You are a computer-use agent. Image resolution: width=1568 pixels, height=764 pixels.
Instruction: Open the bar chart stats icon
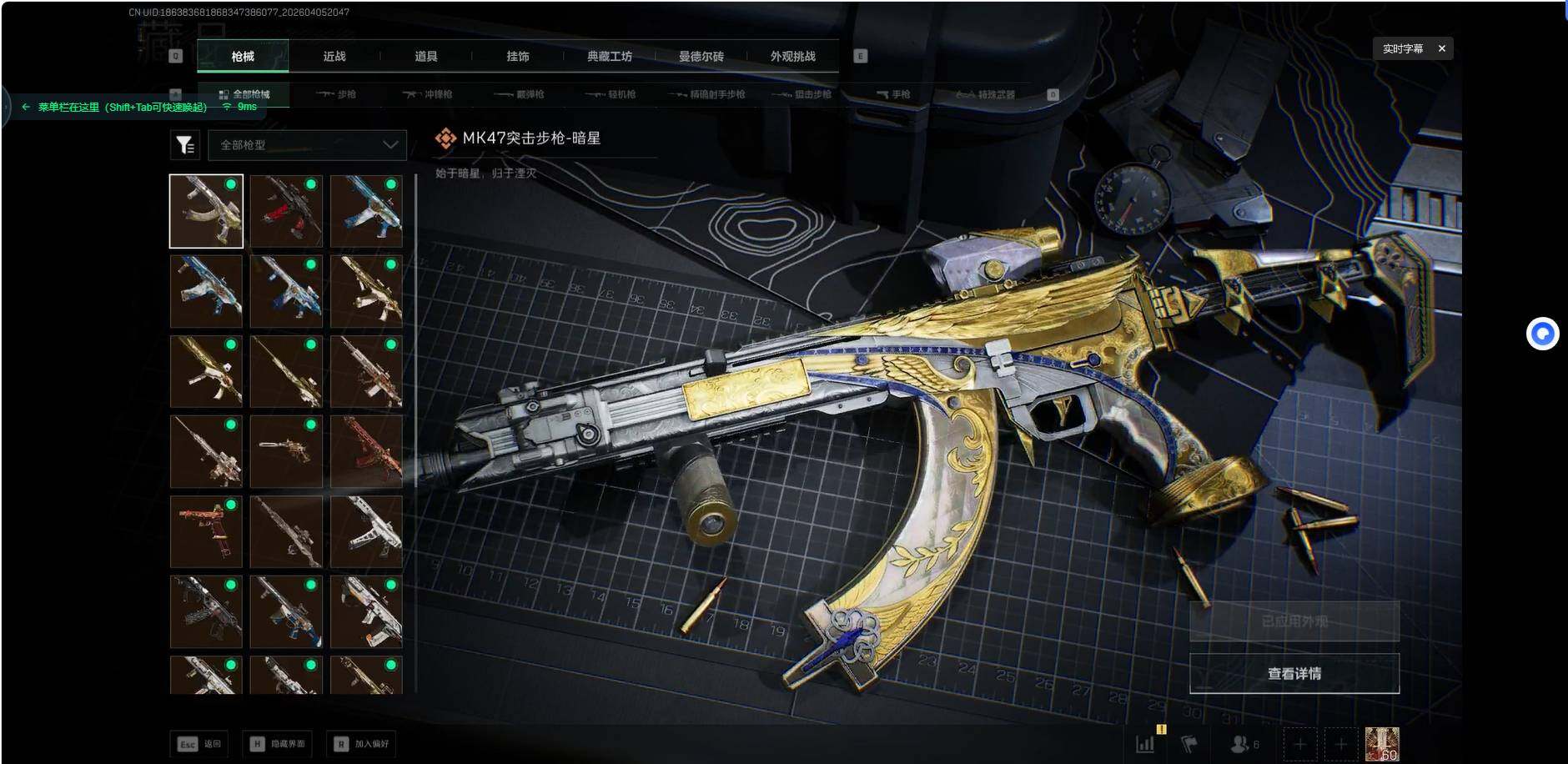(1146, 743)
